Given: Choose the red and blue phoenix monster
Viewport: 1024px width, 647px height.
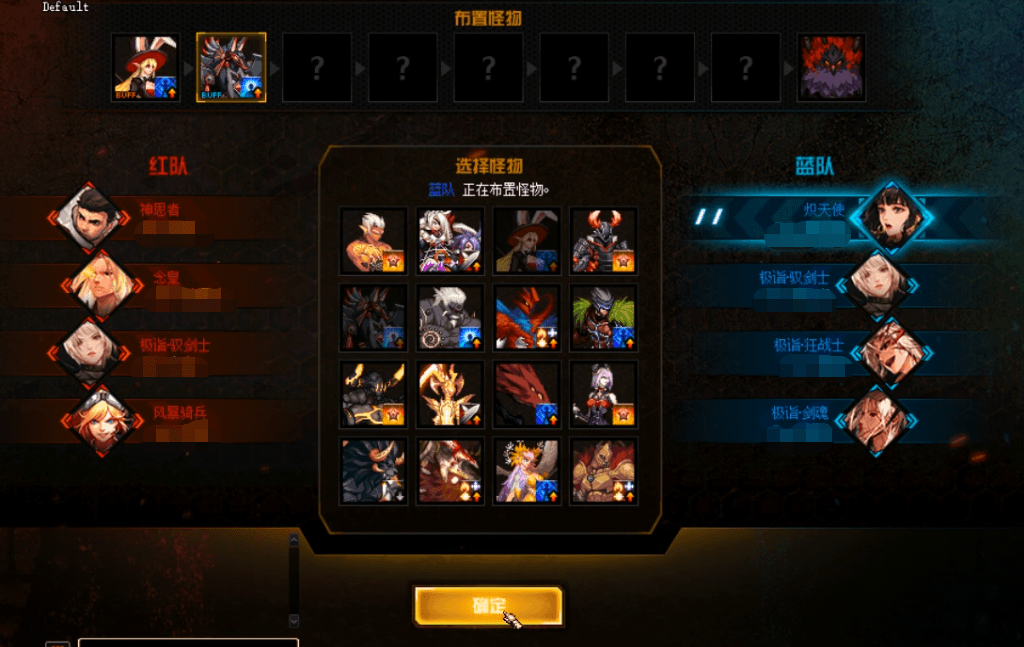Looking at the screenshot, I should 527,318.
